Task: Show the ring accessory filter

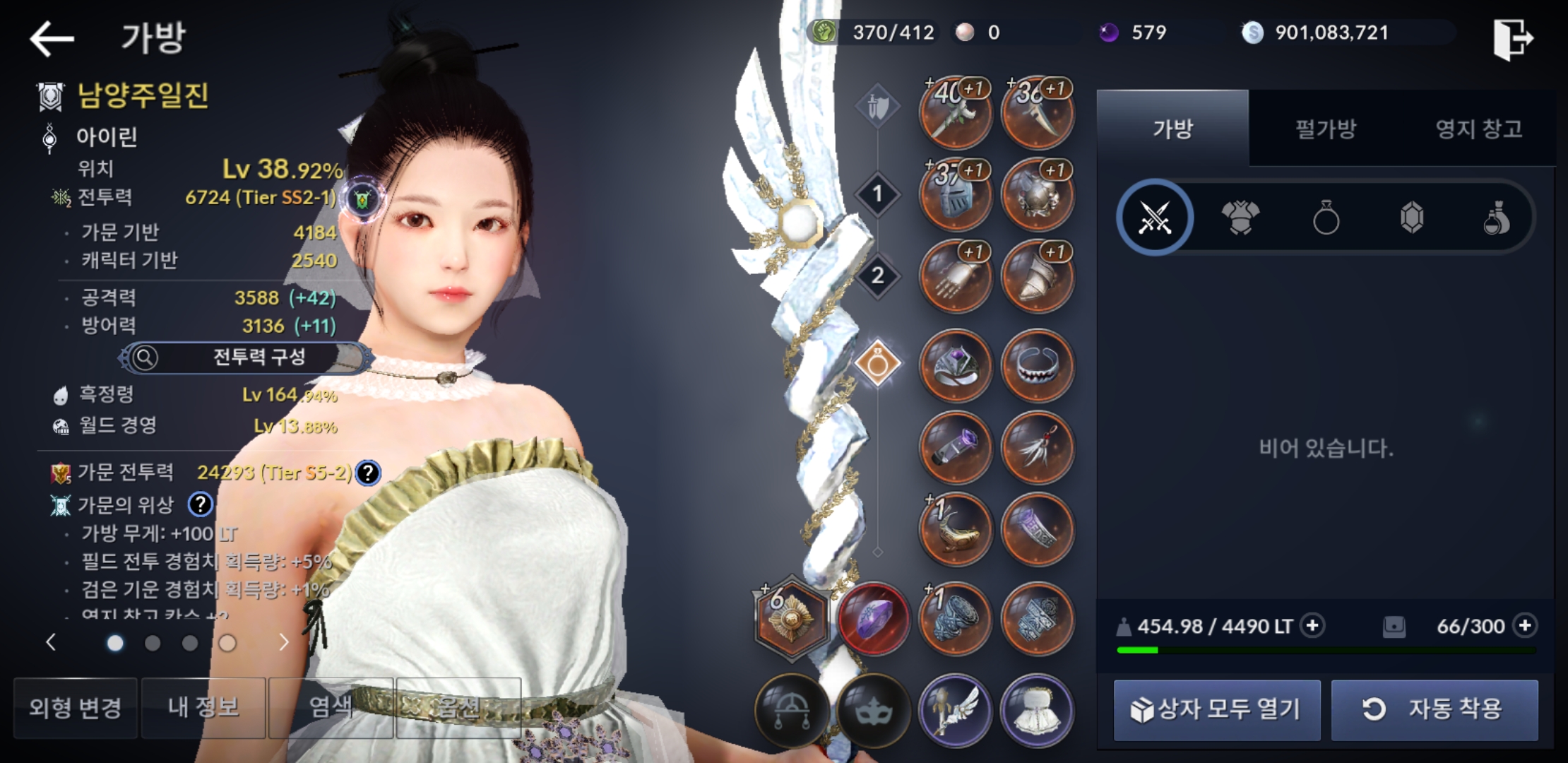Action: point(1326,218)
